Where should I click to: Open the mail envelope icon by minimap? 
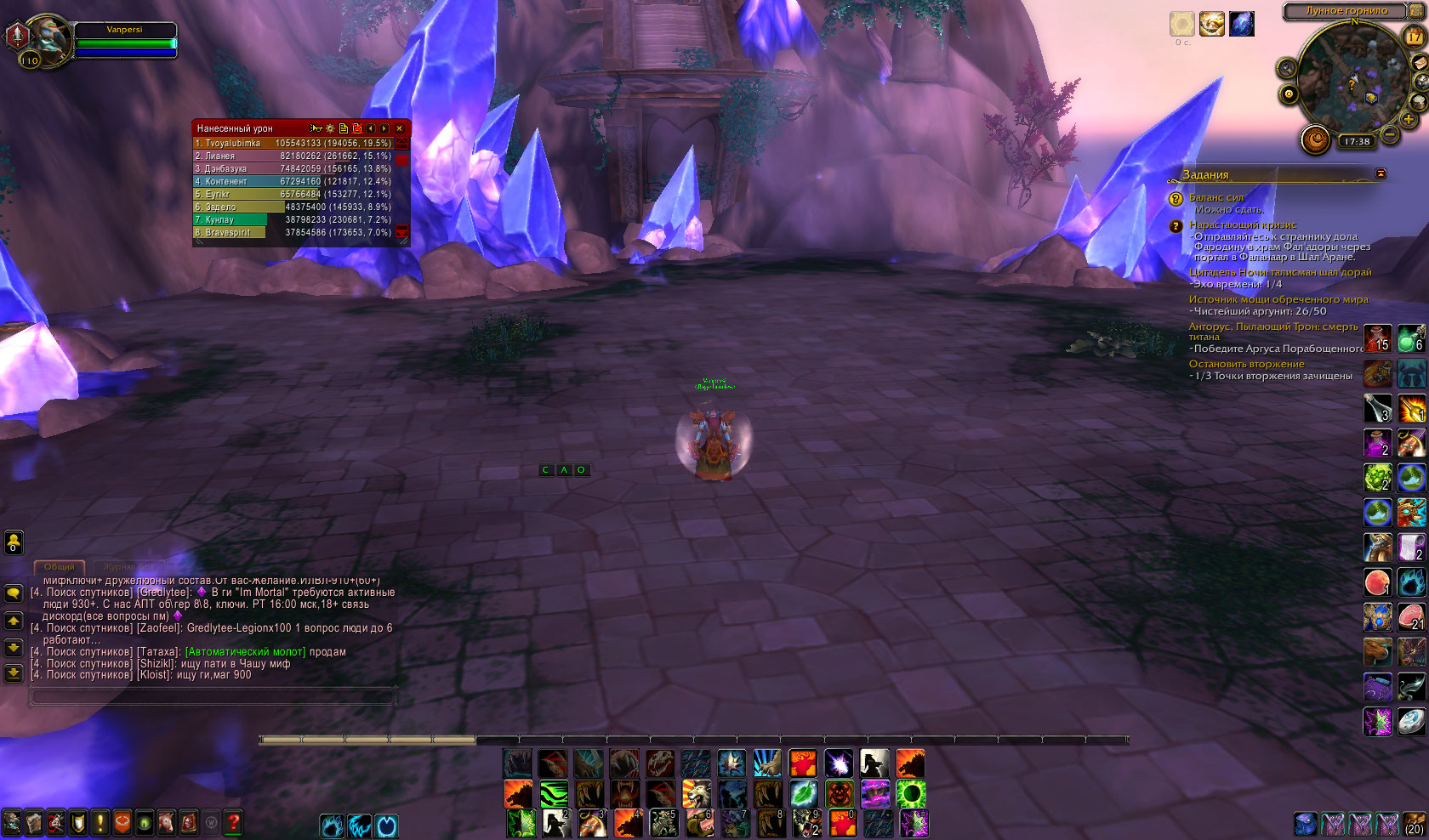(x=1420, y=62)
